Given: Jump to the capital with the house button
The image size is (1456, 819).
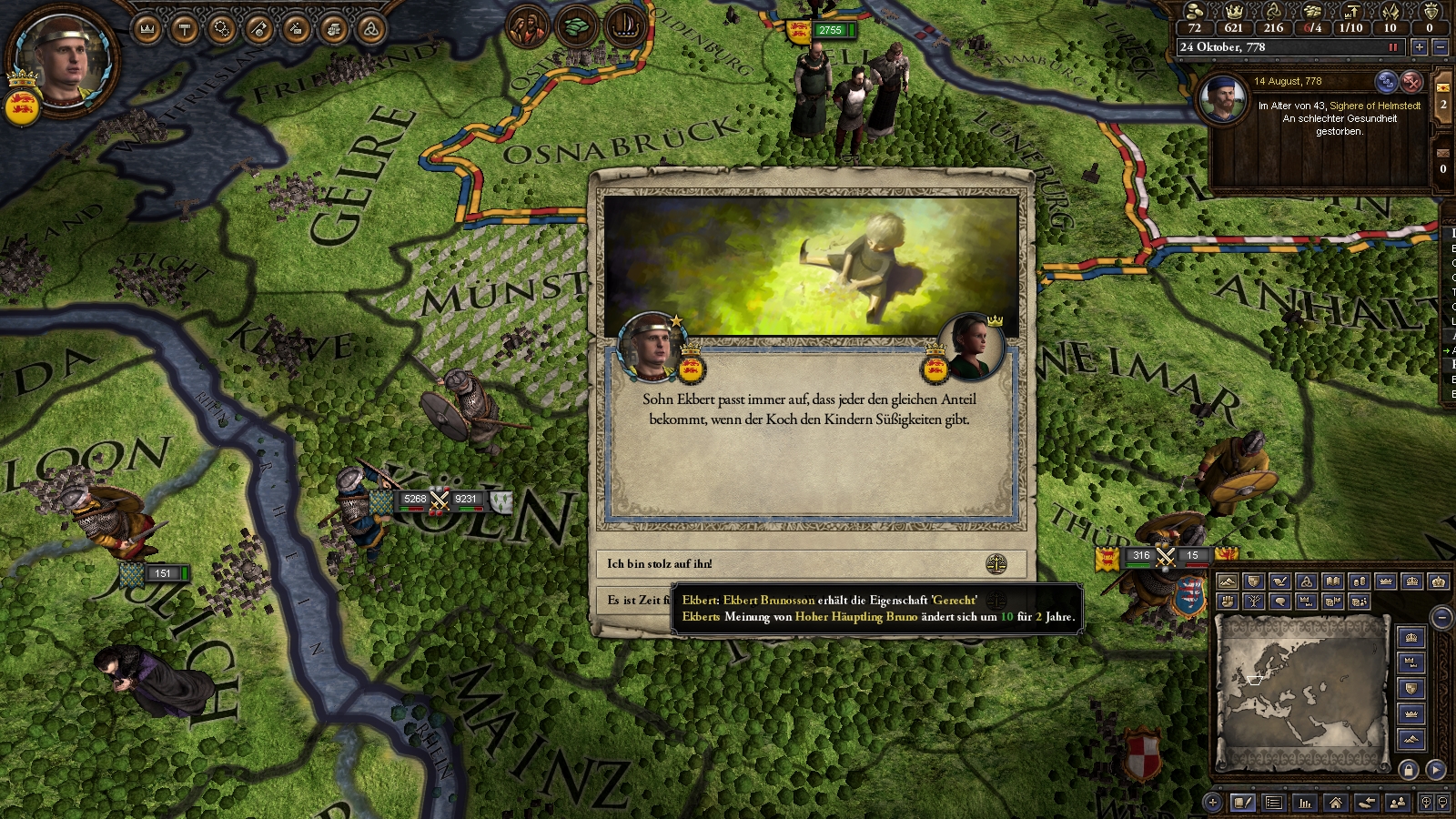Looking at the screenshot, I should [1336, 803].
